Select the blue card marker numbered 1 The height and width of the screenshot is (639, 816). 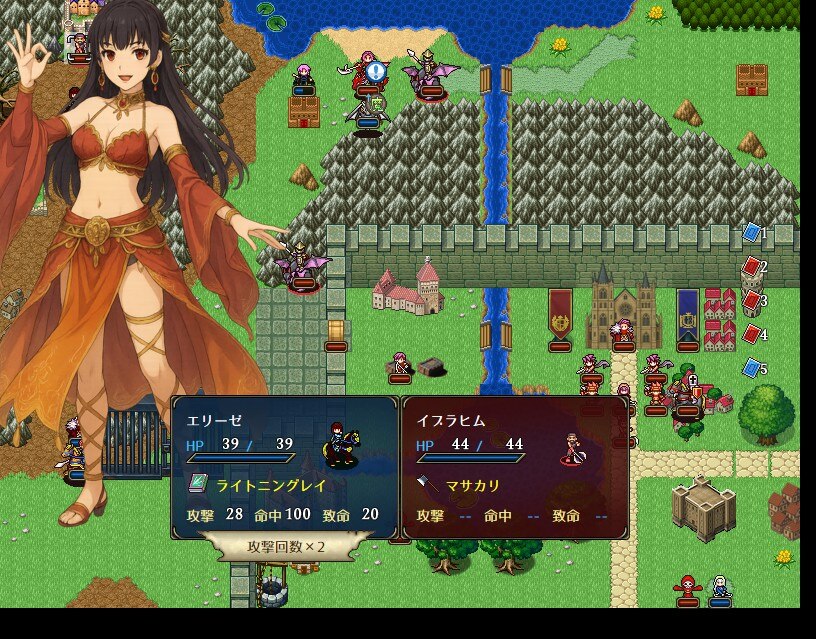pos(752,233)
